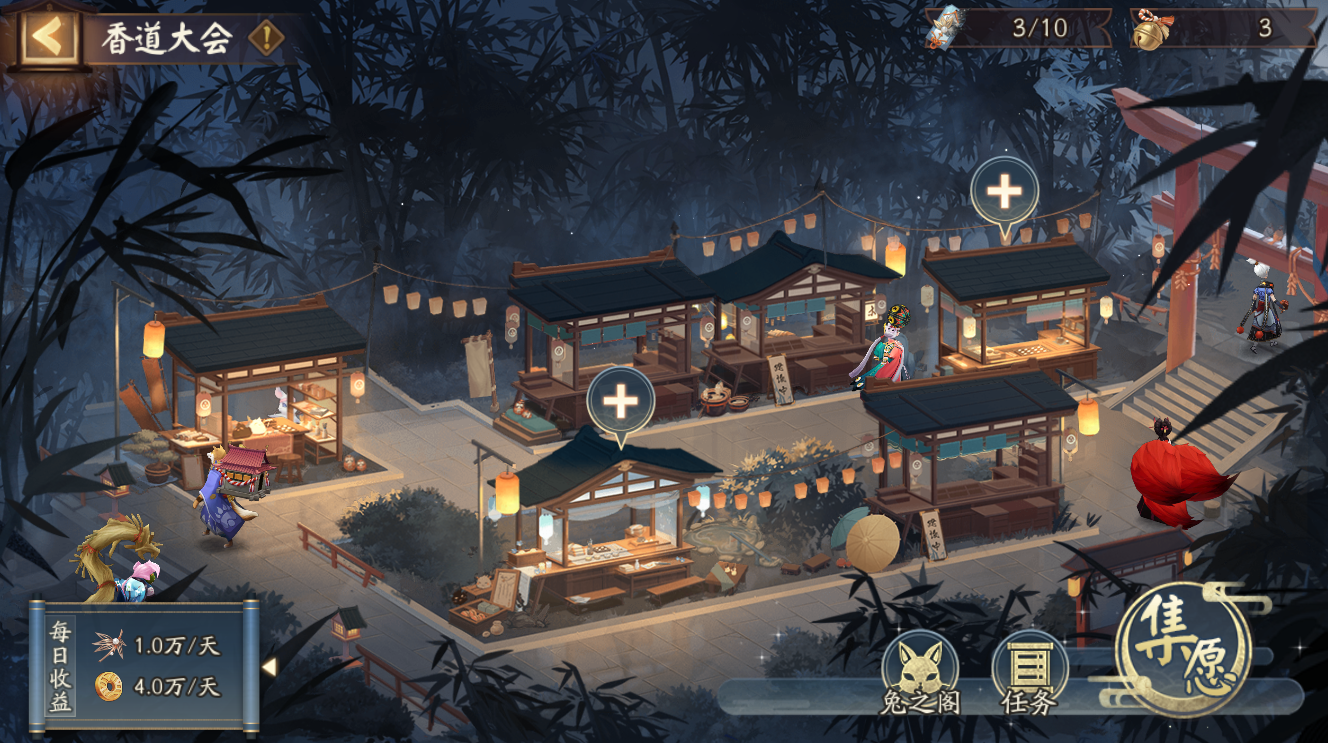Open the 香道大会 info exclamation icon

(265, 39)
